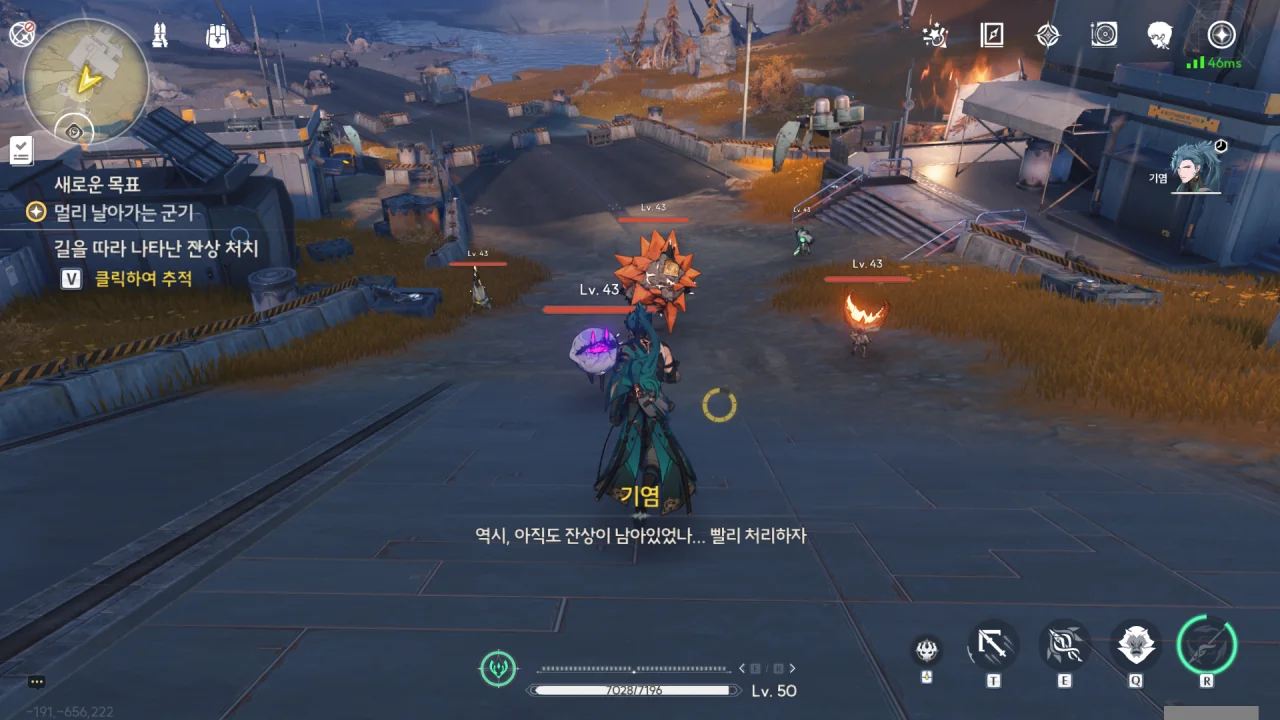Image resolution: width=1280 pixels, height=720 pixels.
Task: Click the small beast mask icon
Action: [927, 651]
